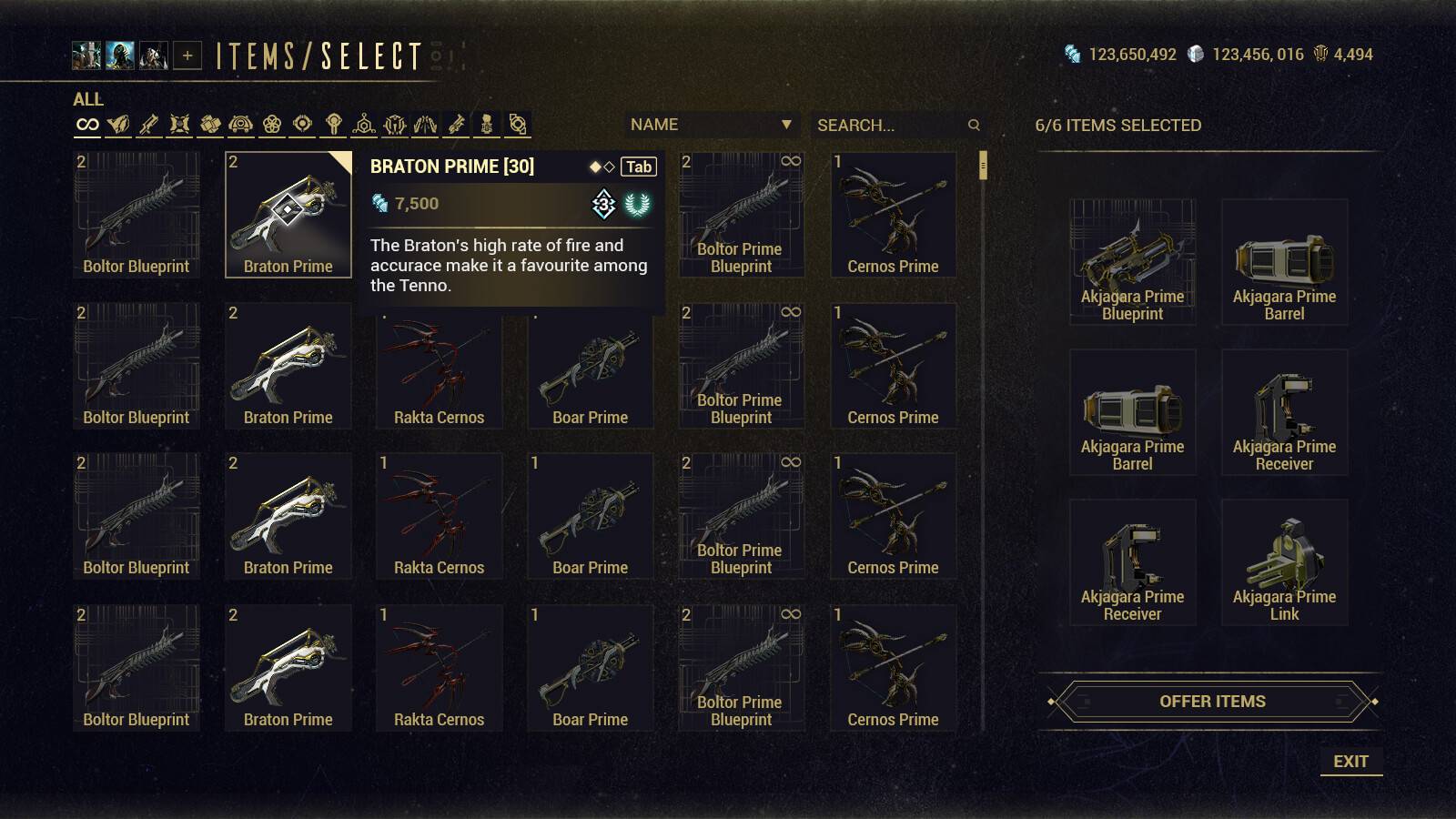The width and height of the screenshot is (1456, 819).
Task: Choose the five-circle flower category filter
Action: 271,125
